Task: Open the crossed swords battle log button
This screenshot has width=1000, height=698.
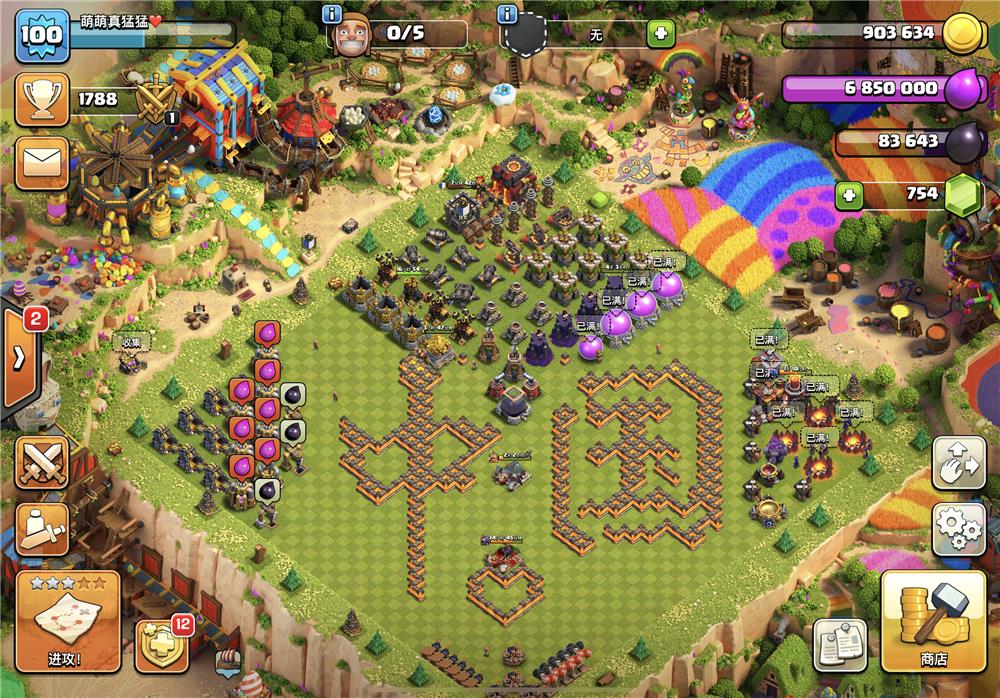Action: click(x=42, y=462)
